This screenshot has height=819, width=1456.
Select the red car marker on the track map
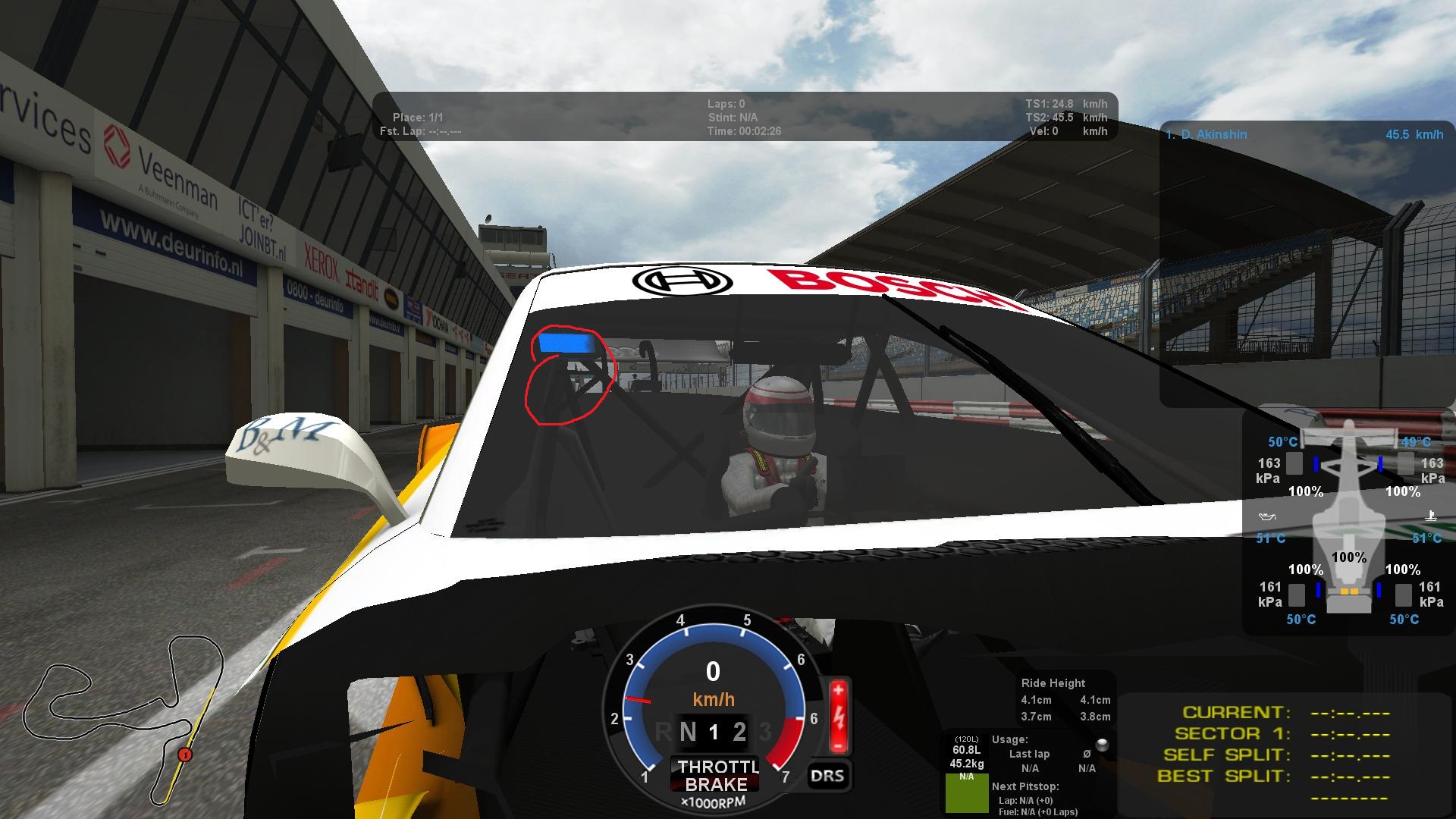point(184,755)
